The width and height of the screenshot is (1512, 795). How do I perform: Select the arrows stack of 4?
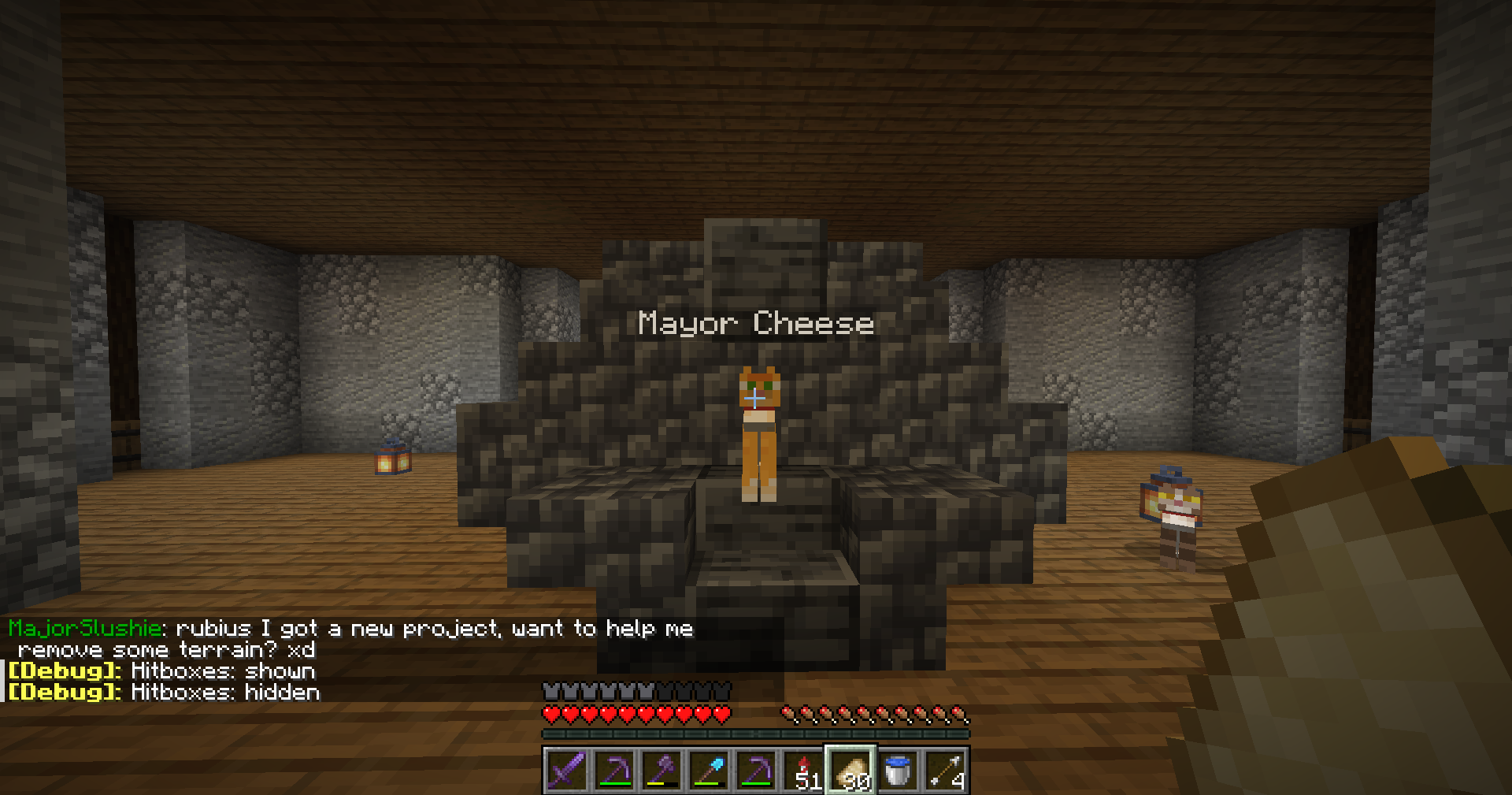point(945,771)
